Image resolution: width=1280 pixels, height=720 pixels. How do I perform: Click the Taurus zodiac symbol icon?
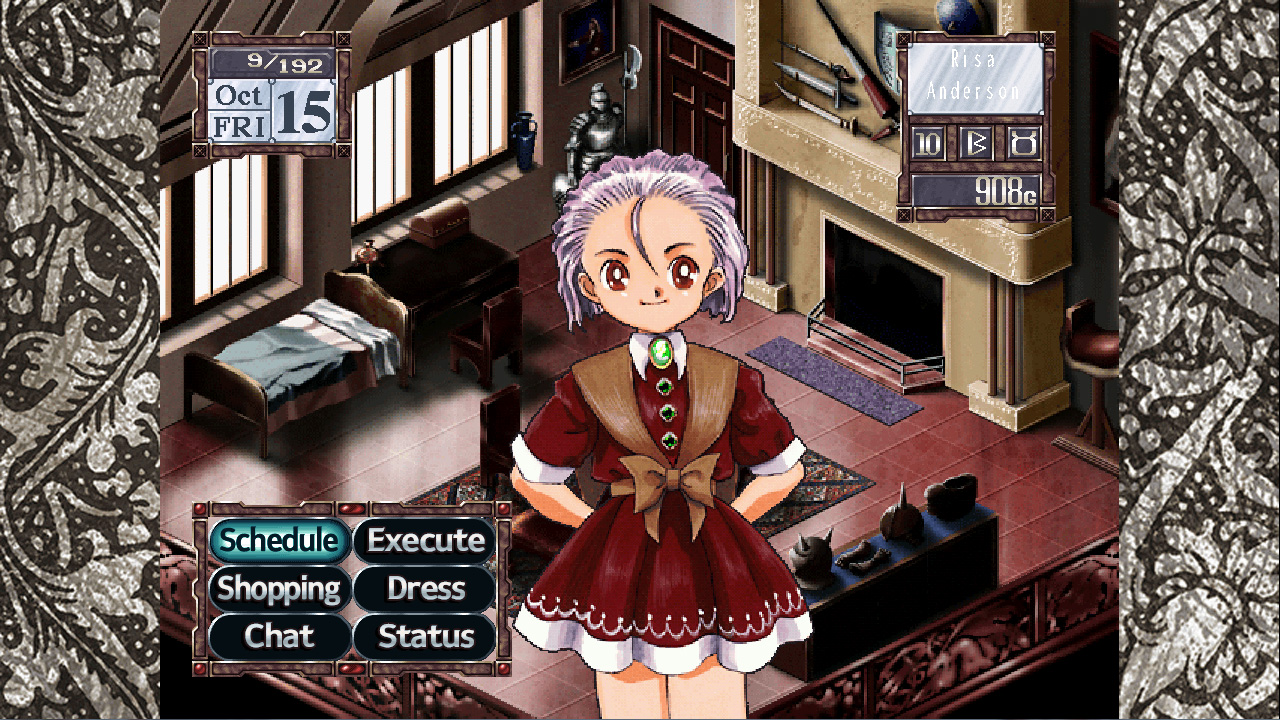coord(1023,142)
